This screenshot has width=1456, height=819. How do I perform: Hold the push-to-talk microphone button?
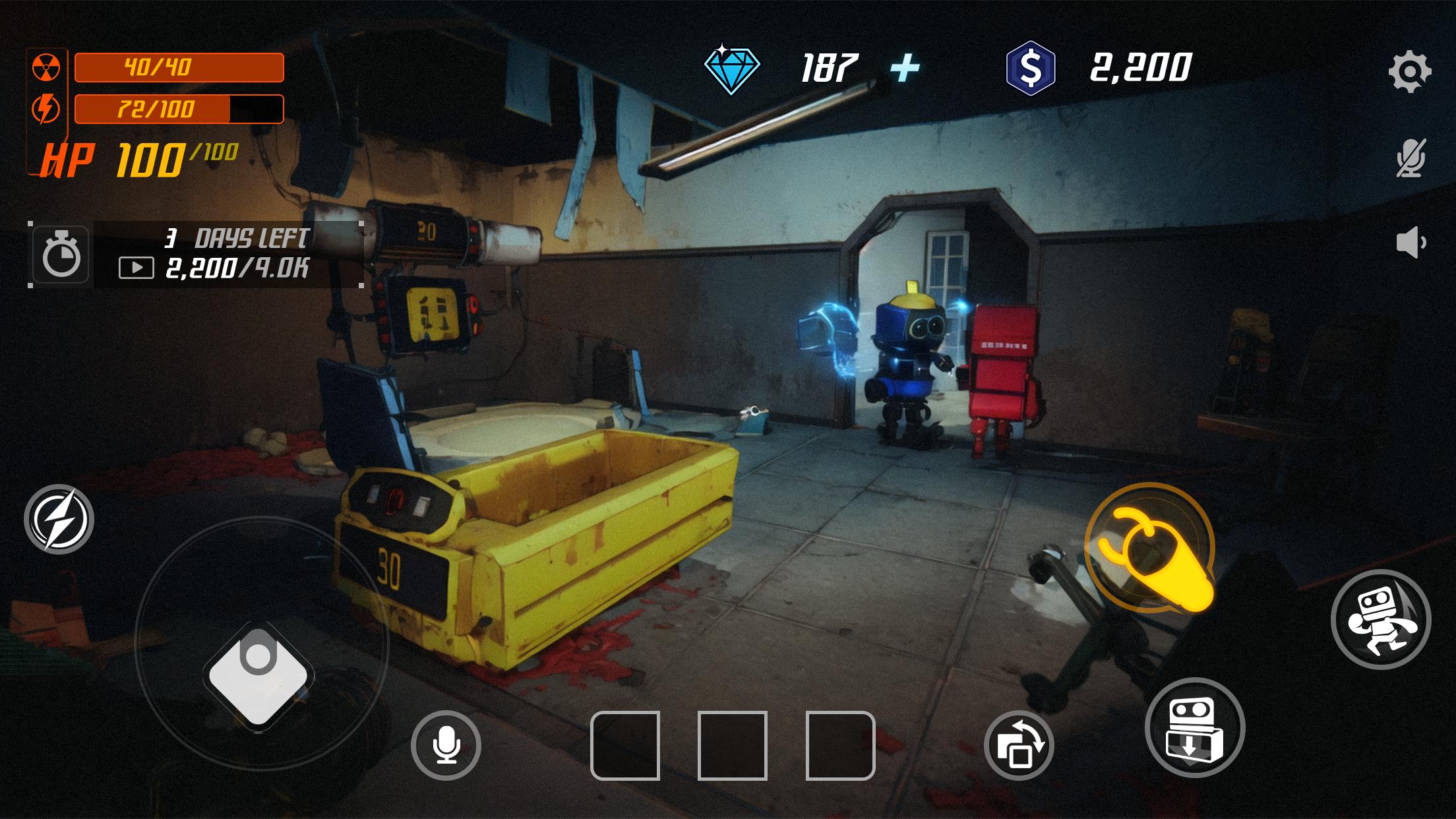point(446,744)
